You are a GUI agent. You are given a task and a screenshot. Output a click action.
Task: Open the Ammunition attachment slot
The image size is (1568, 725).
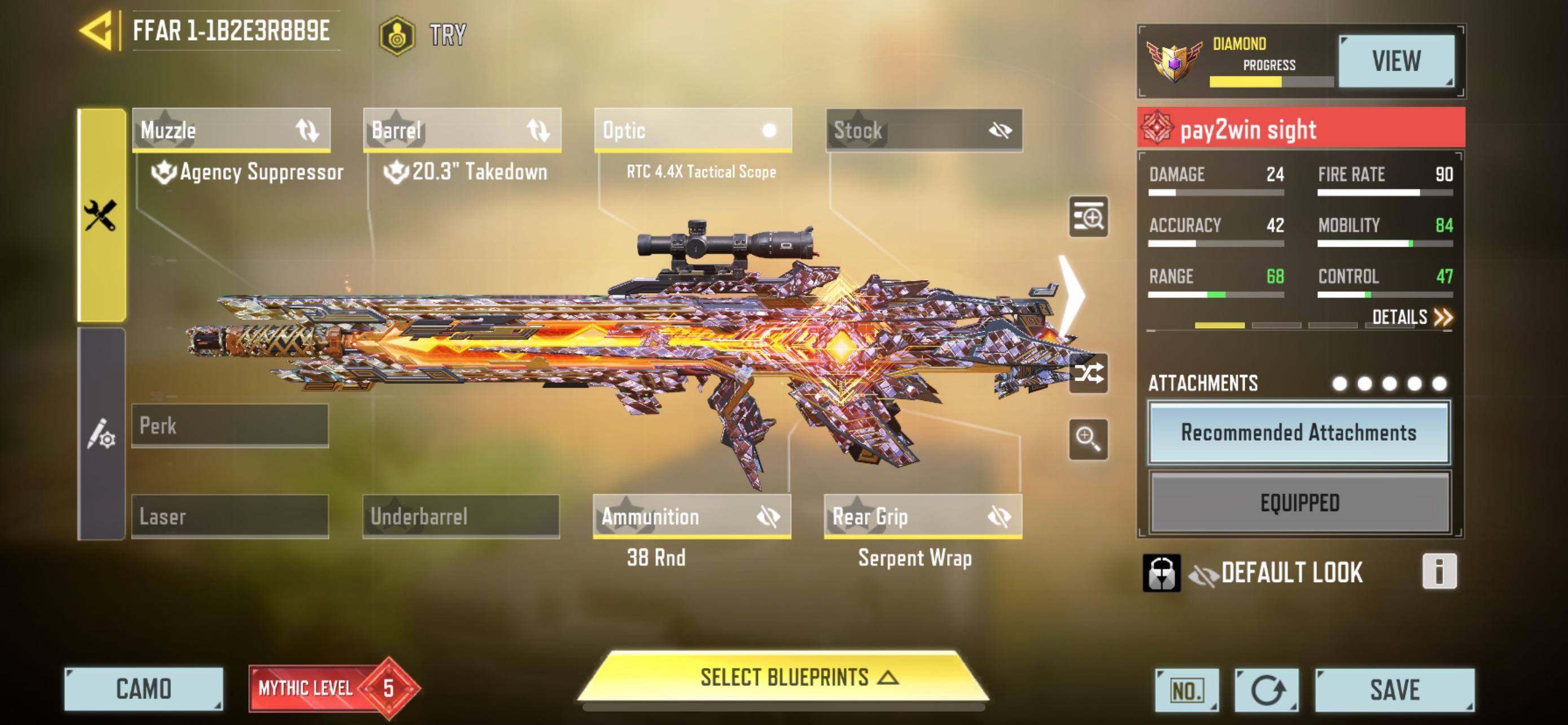pyautogui.click(x=692, y=516)
